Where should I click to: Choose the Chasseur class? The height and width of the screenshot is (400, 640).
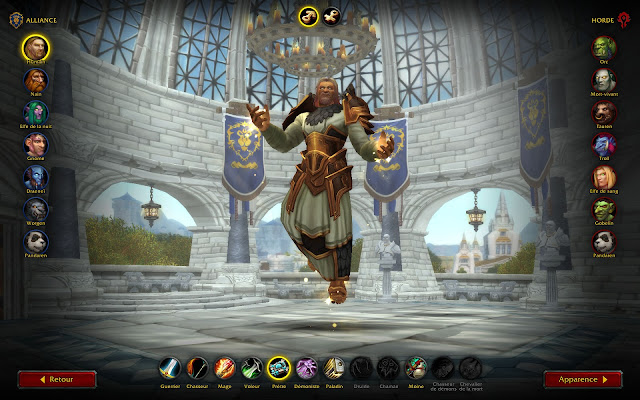coord(199,369)
